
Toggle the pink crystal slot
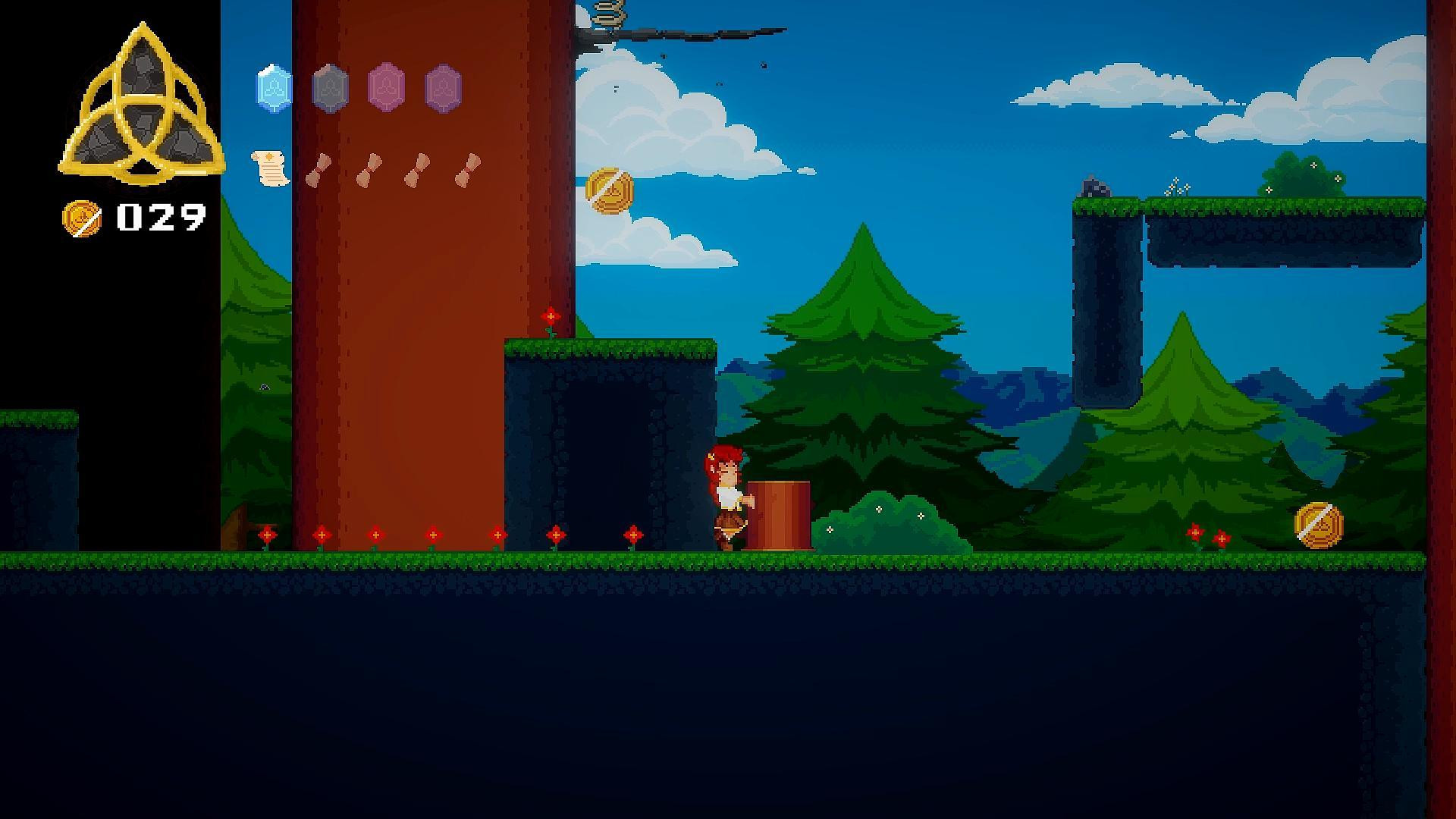coord(384,89)
